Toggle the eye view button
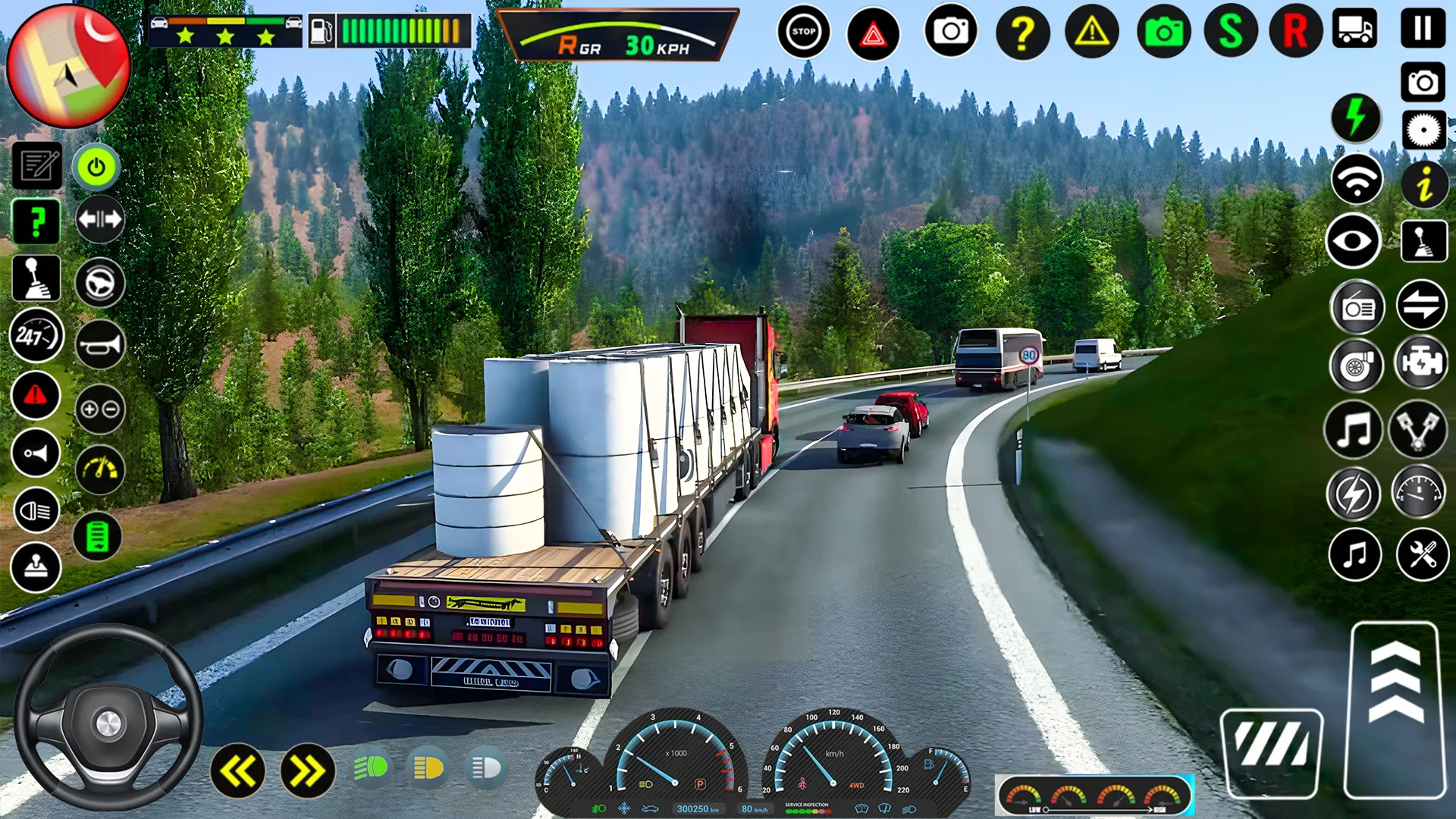The width and height of the screenshot is (1456, 819). point(1354,241)
